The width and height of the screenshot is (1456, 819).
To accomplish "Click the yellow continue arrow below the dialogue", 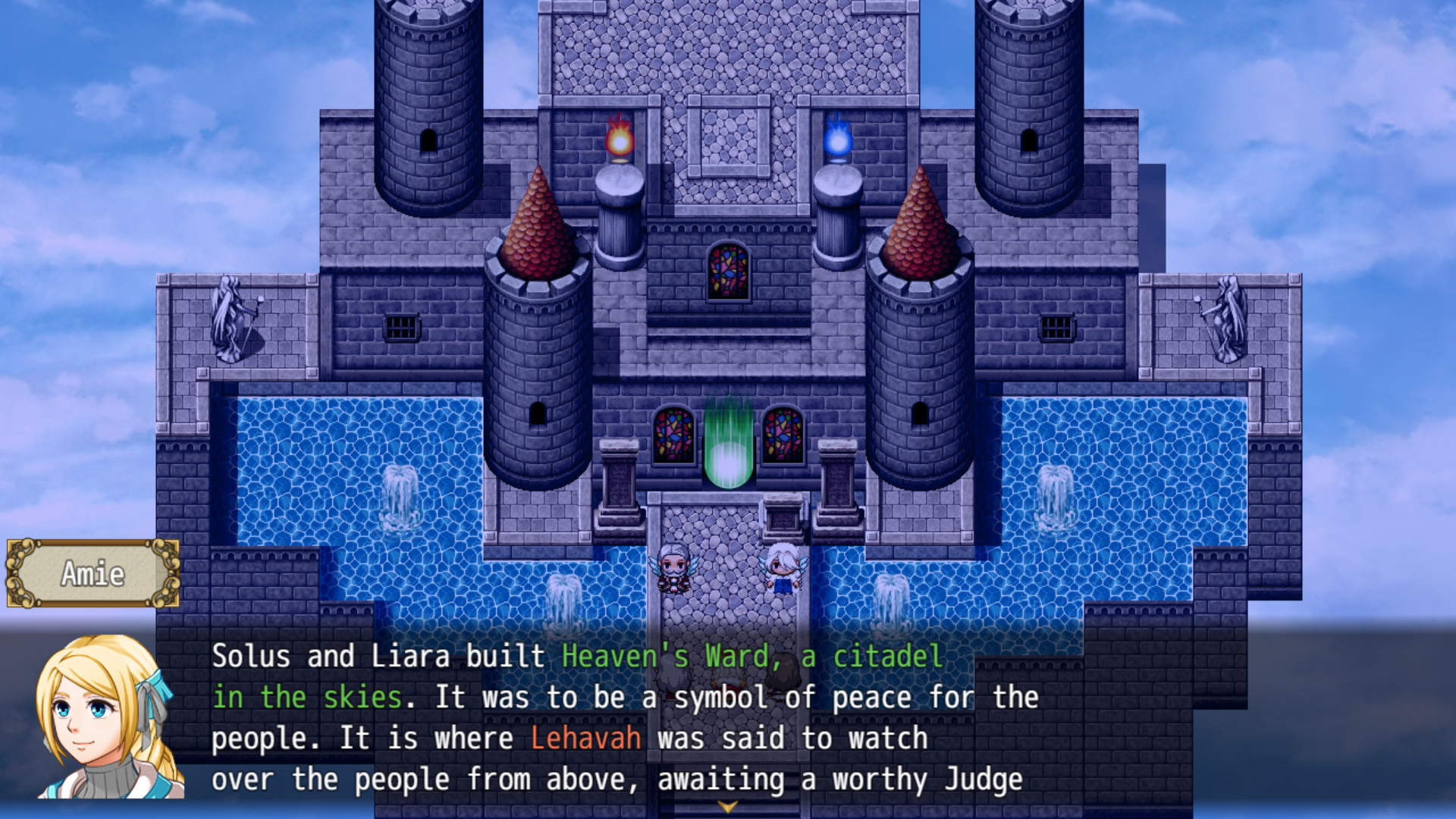I will tap(726, 808).
